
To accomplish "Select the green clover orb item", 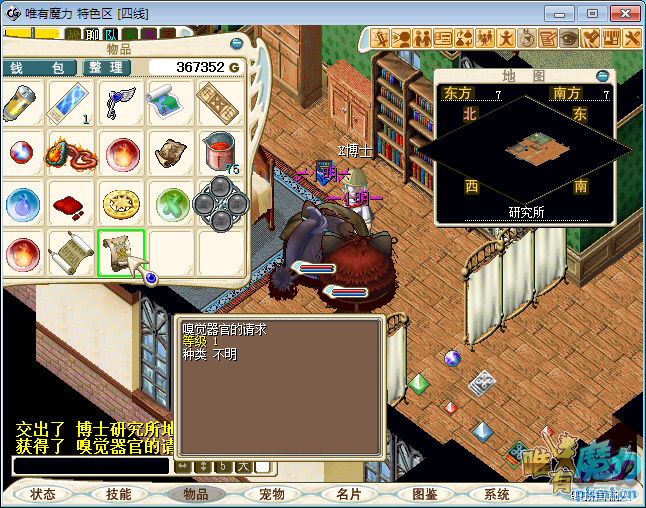I will click(170, 203).
